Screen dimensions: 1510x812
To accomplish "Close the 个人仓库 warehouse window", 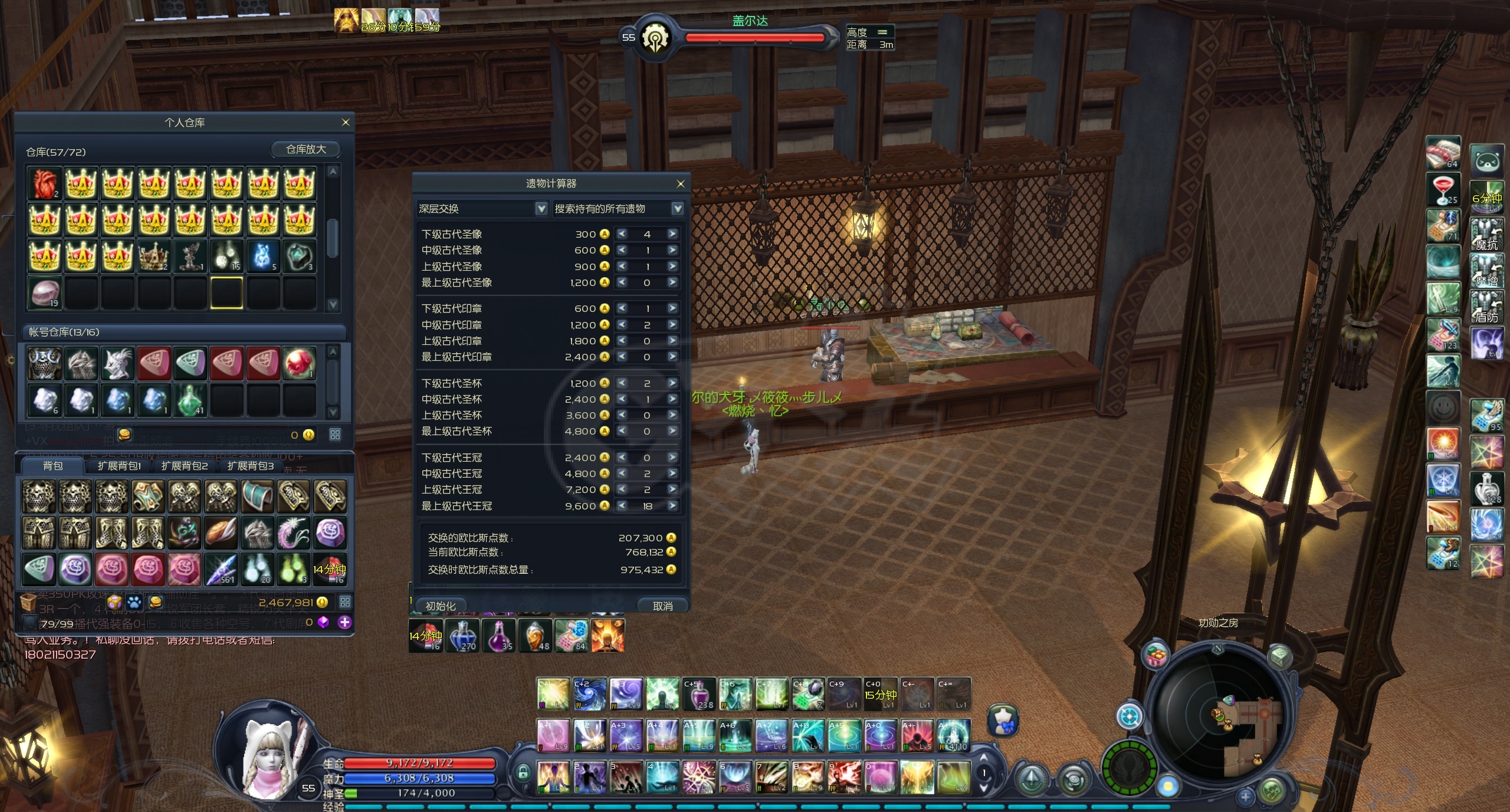I will (346, 123).
